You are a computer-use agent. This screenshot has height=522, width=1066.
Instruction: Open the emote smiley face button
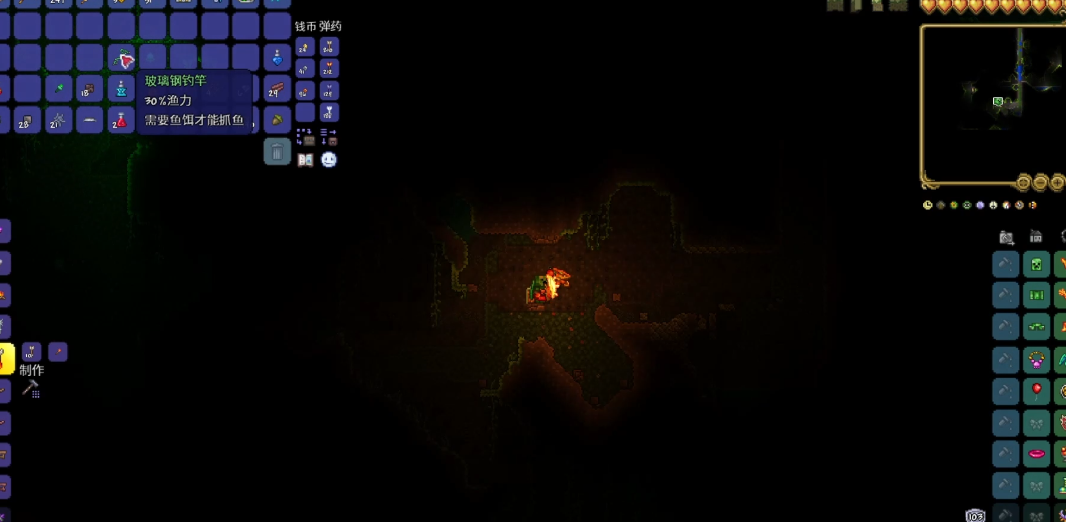coord(329,160)
